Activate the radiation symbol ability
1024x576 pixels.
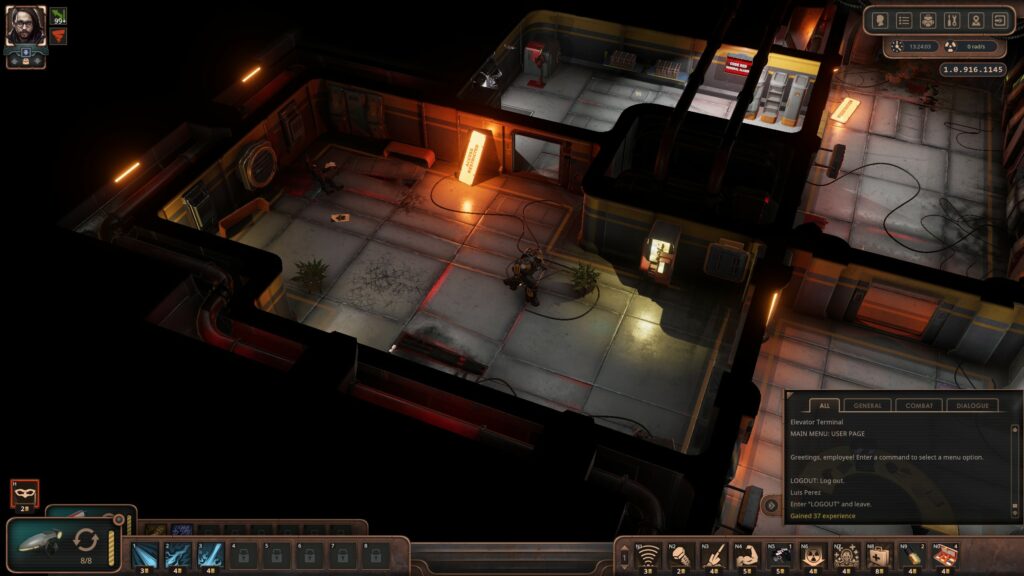813,553
